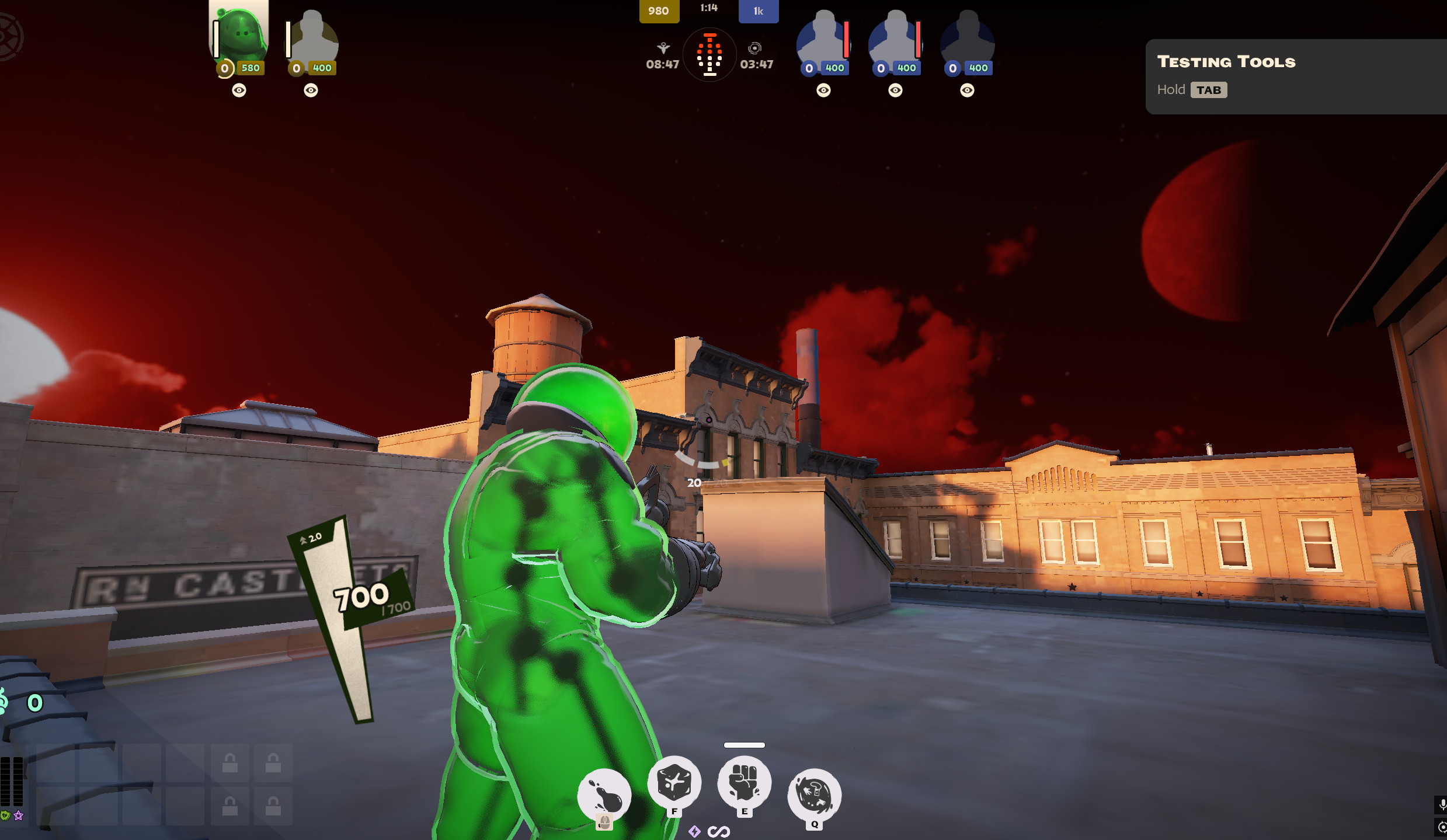The image size is (1447, 840).
Task: Click the lightning bolt icon under the ability bar
Action: pyautogui.click(x=695, y=832)
